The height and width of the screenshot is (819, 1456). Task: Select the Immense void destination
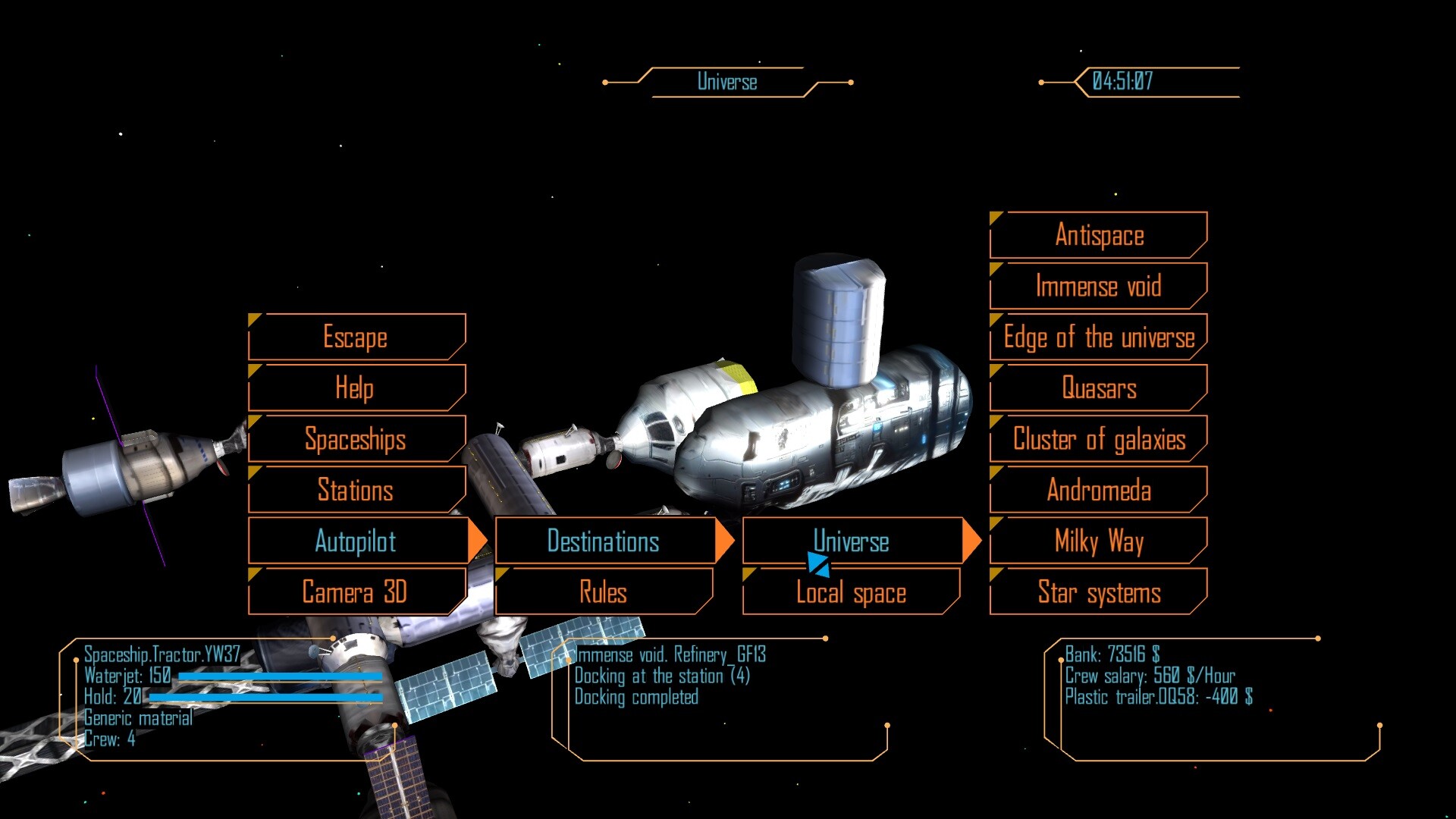pyautogui.click(x=1098, y=286)
